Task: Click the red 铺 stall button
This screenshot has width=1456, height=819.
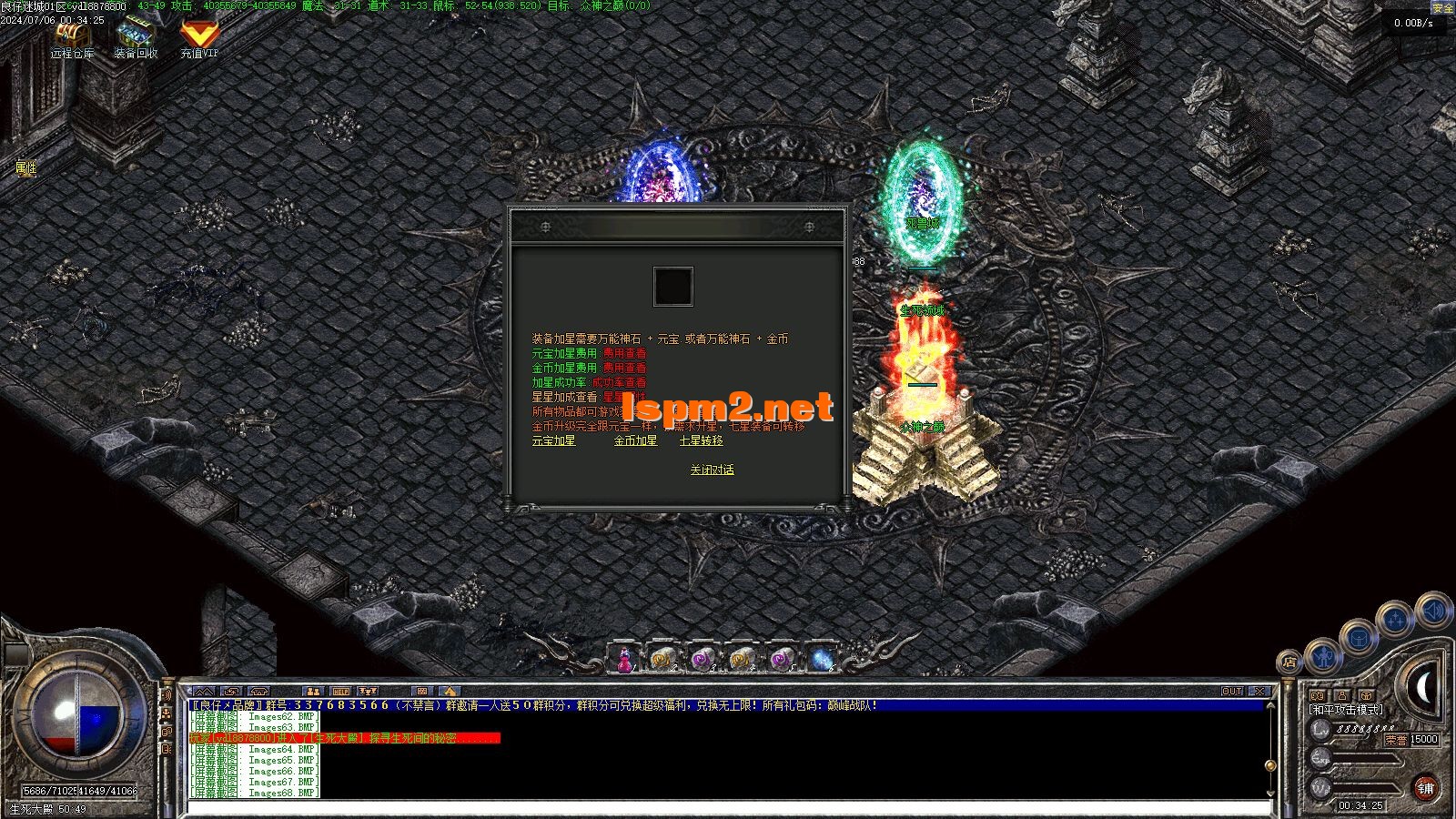Action: pos(1425,788)
